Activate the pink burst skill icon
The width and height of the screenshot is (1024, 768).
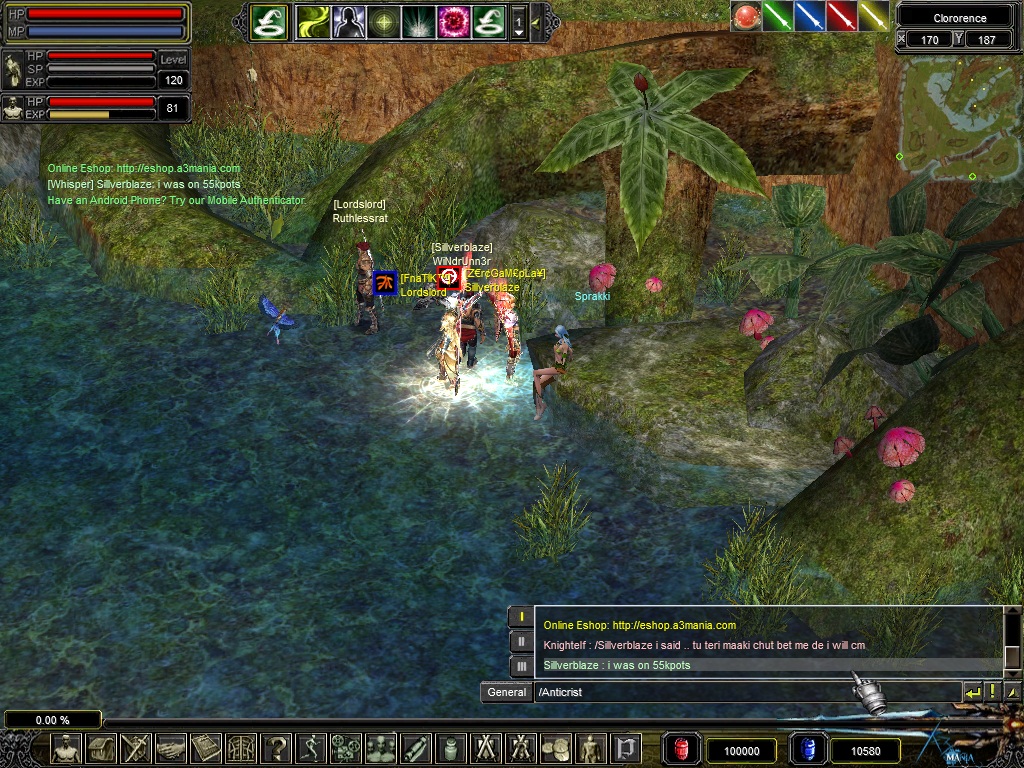pyautogui.click(x=453, y=22)
